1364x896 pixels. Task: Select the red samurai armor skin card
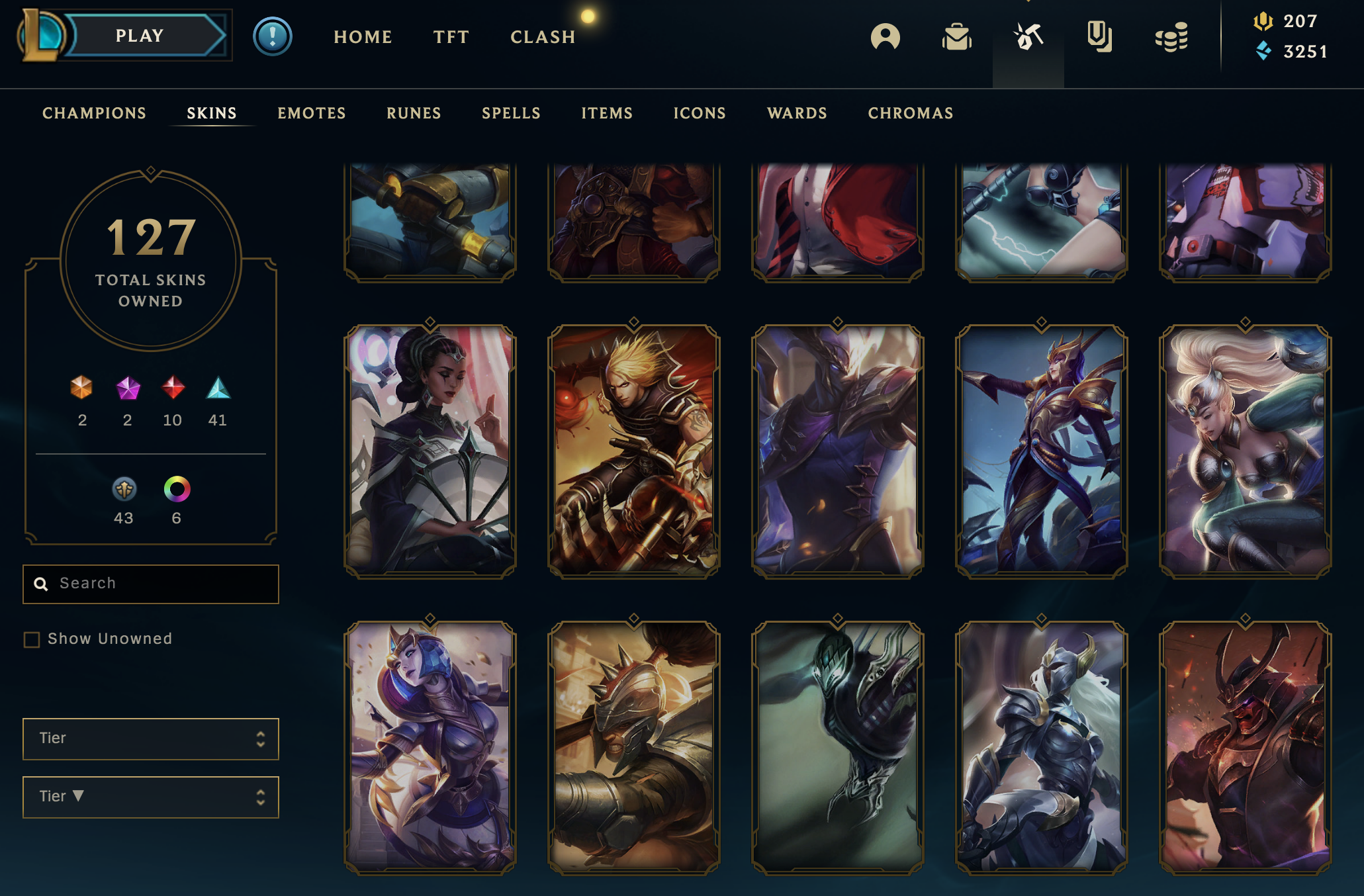coord(1245,746)
